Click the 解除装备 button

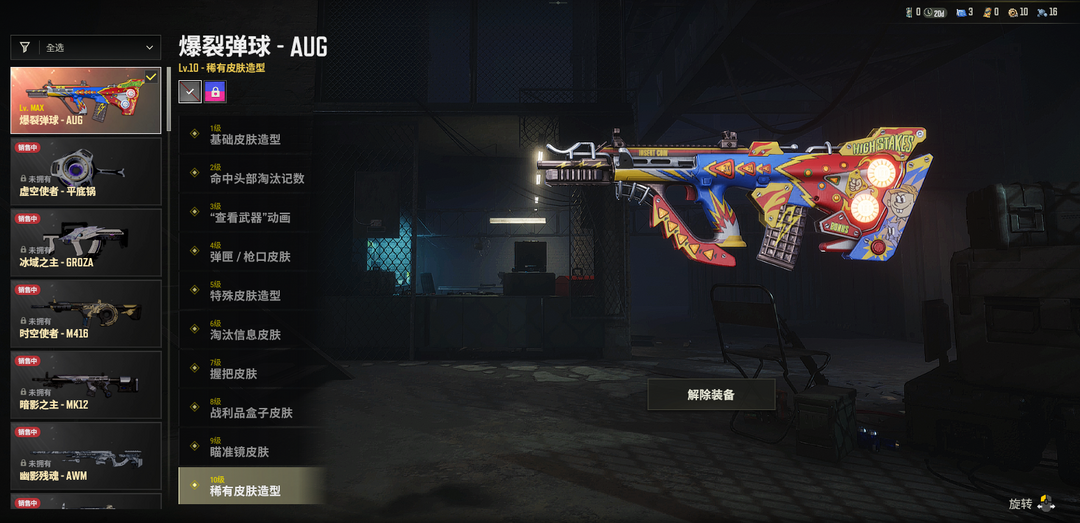711,395
